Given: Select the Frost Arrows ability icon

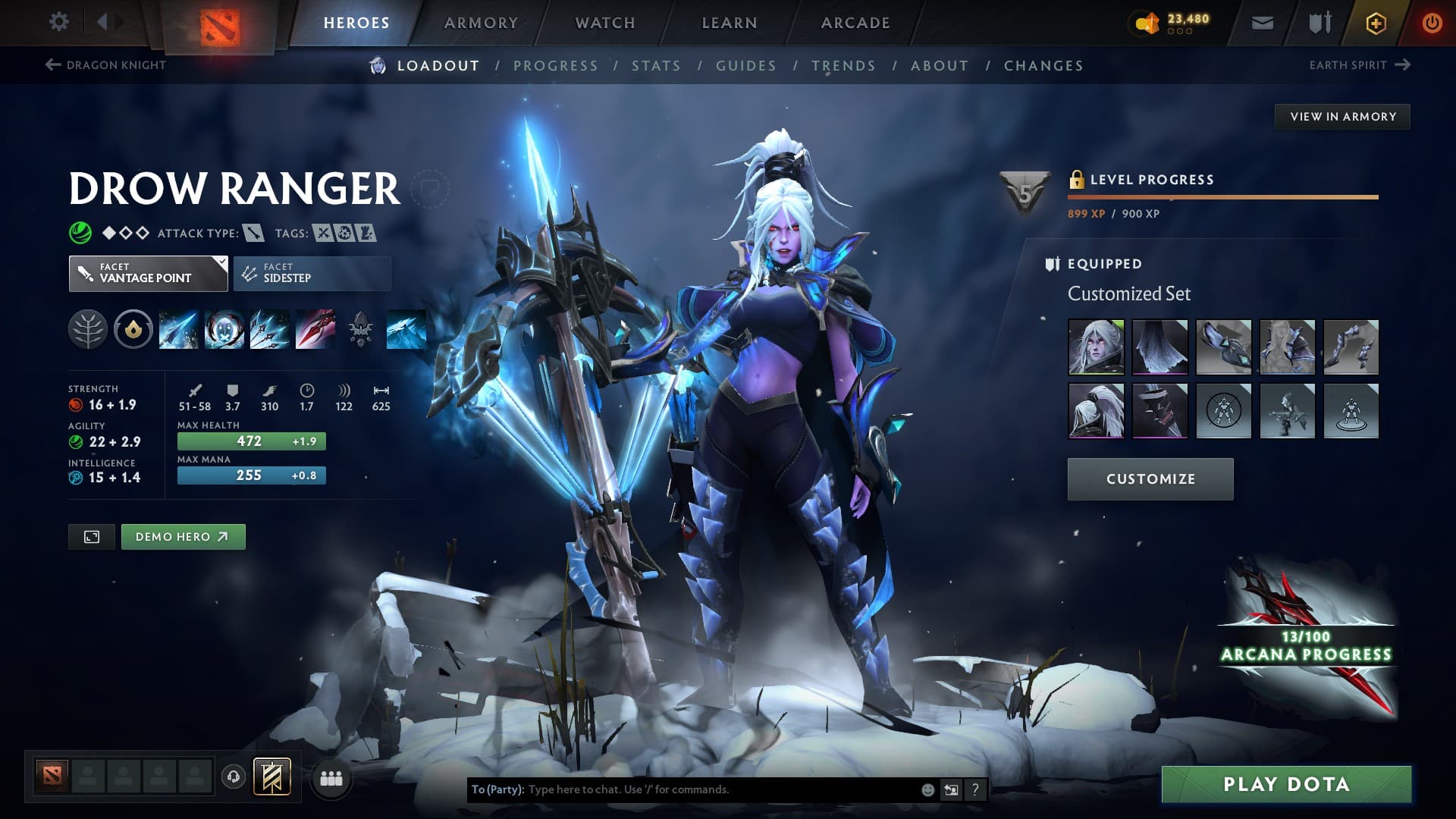Looking at the screenshot, I should [x=179, y=330].
